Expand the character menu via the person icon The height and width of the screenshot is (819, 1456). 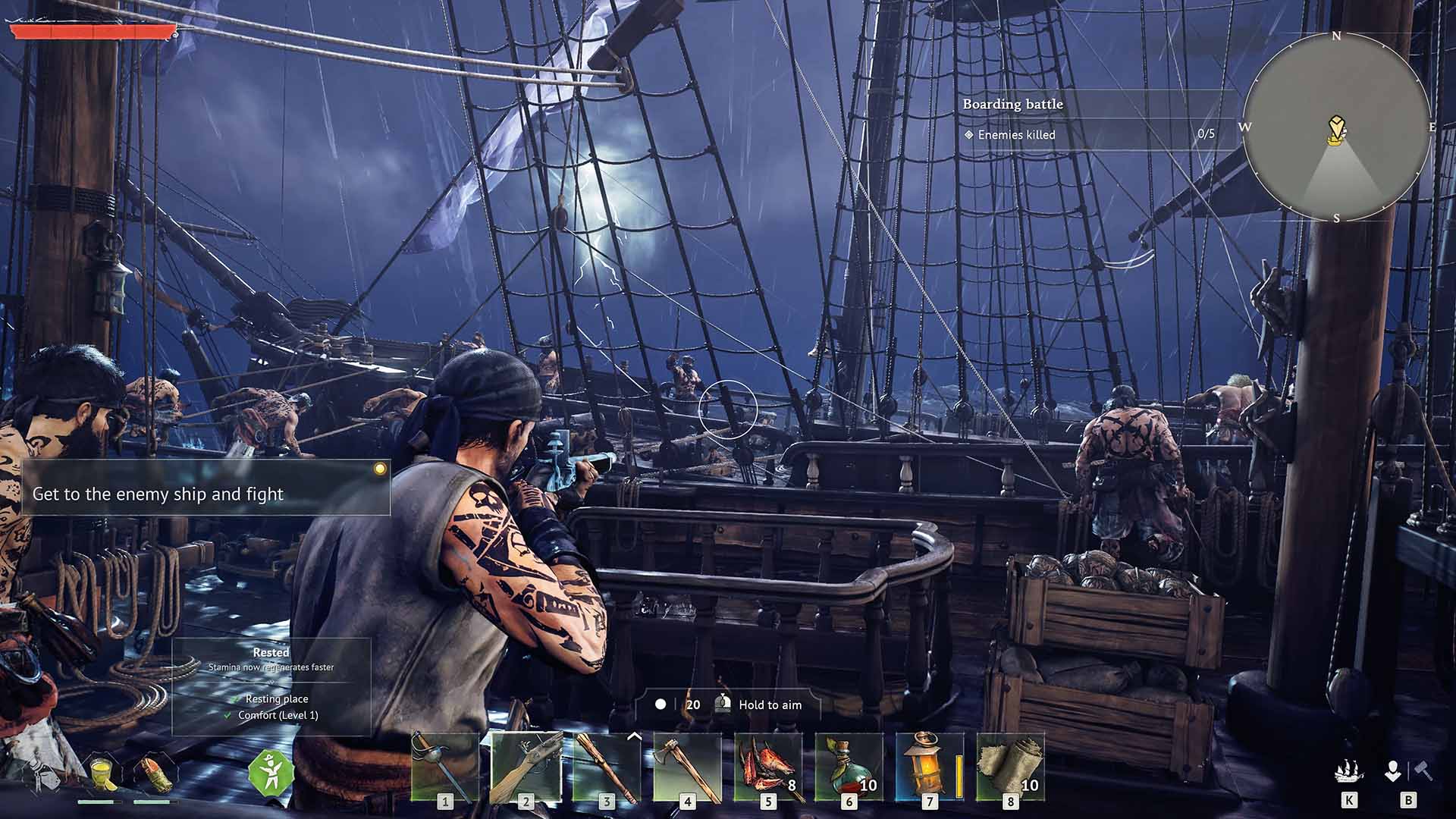pyautogui.click(x=1393, y=771)
